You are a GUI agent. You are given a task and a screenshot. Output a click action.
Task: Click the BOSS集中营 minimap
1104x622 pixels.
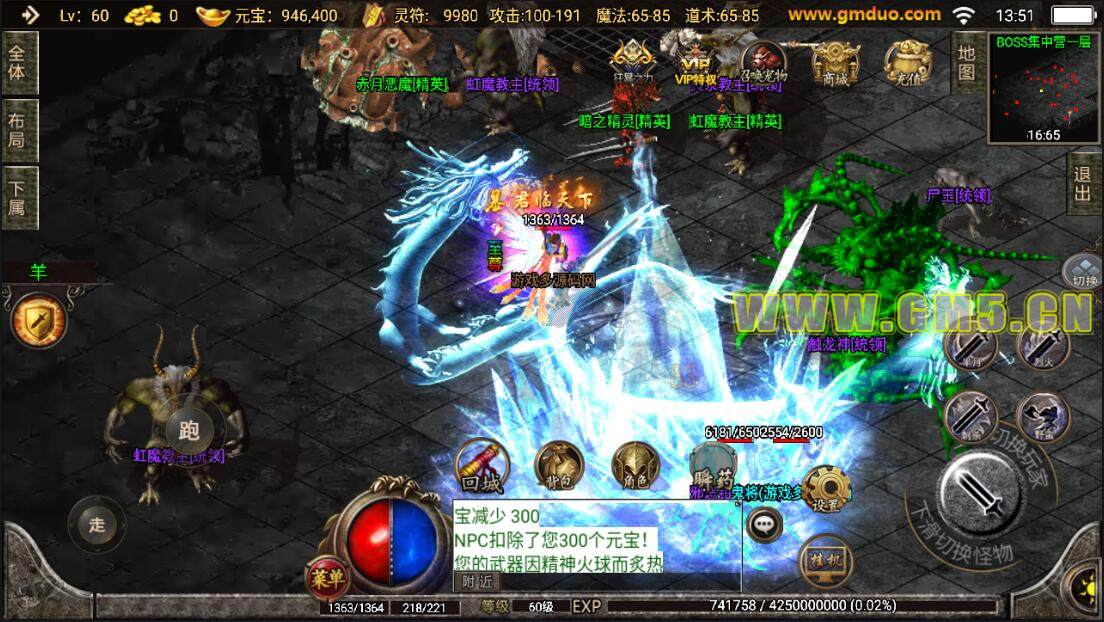[x=1044, y=89]
